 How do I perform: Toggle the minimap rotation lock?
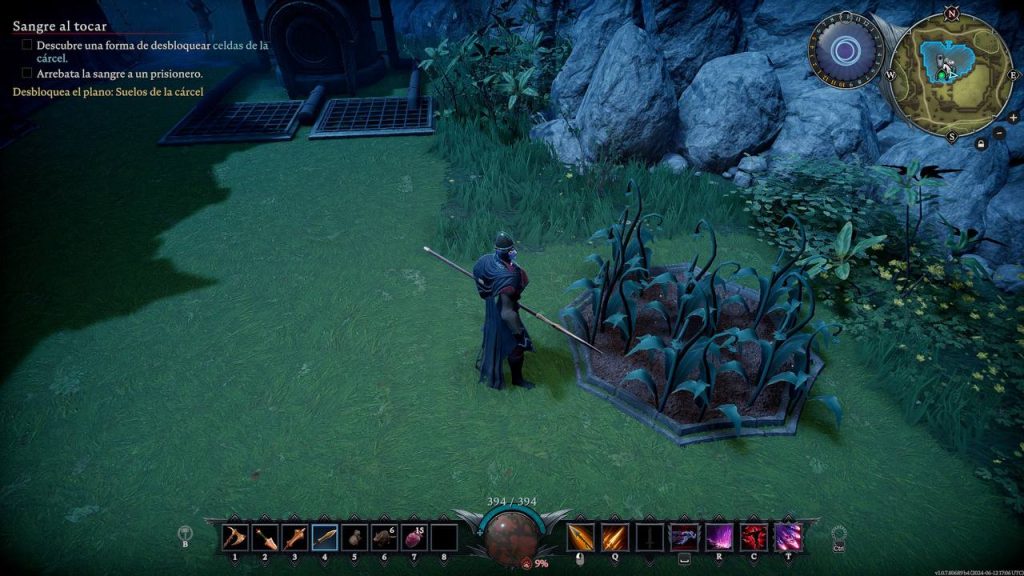pos(982,144)
